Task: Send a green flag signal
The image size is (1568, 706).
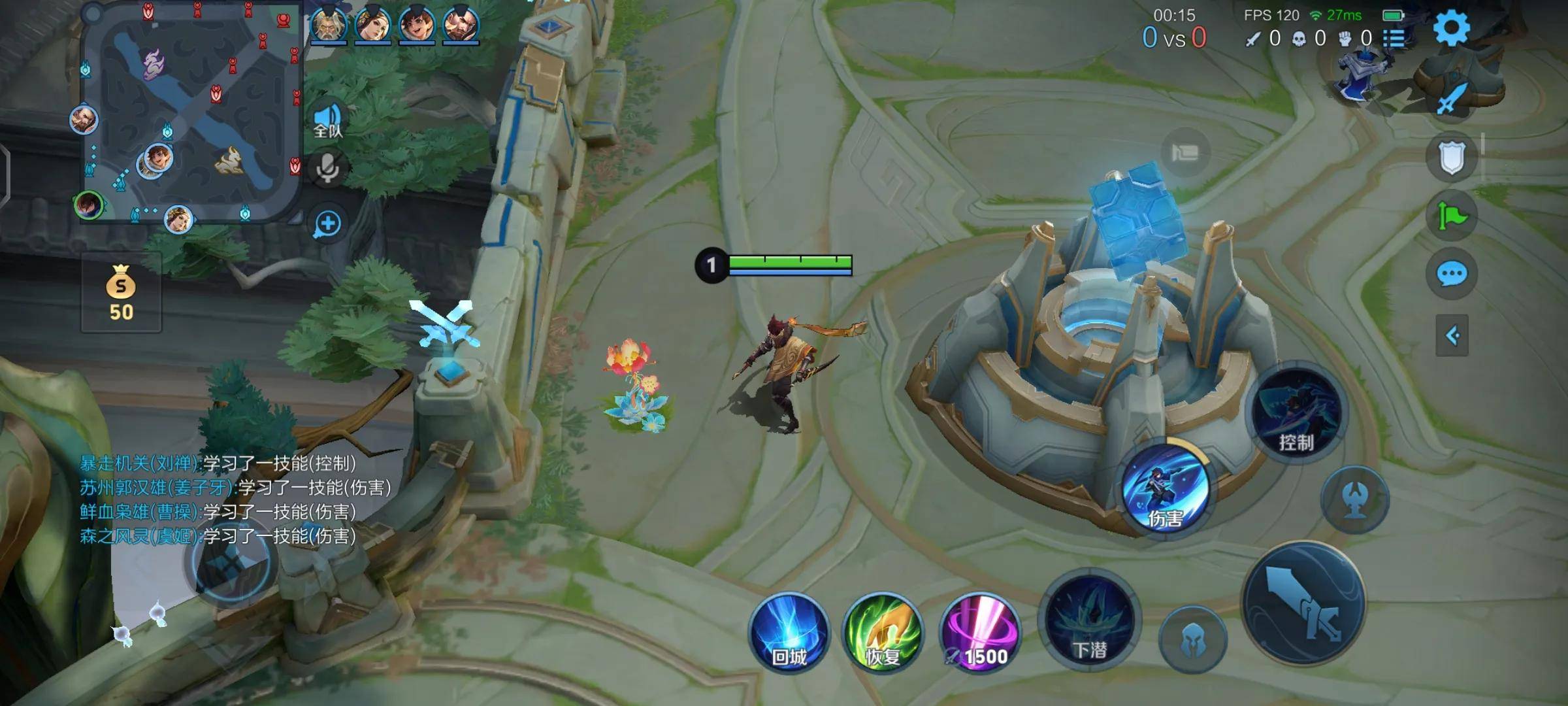Action: [1452, 216]
